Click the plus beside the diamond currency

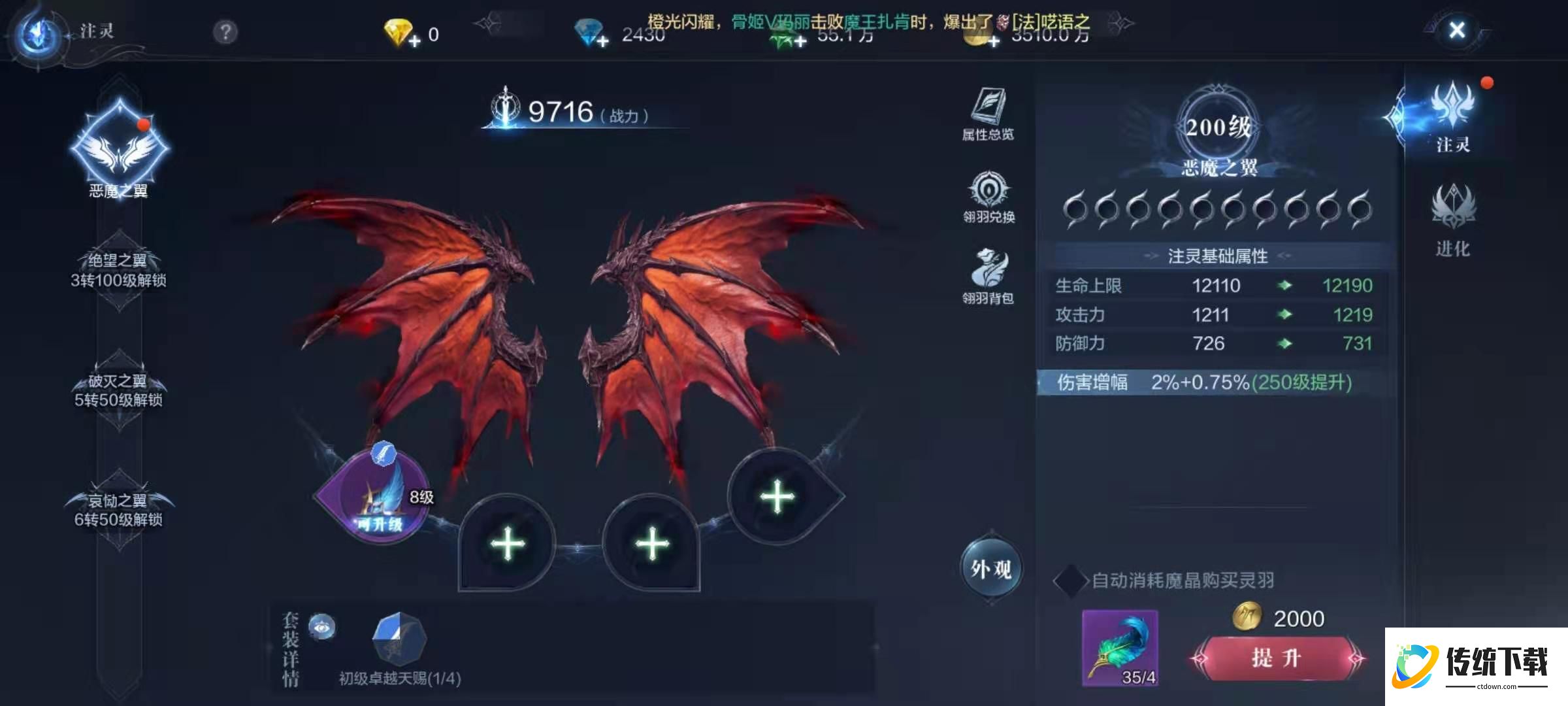tap(602, 42)
